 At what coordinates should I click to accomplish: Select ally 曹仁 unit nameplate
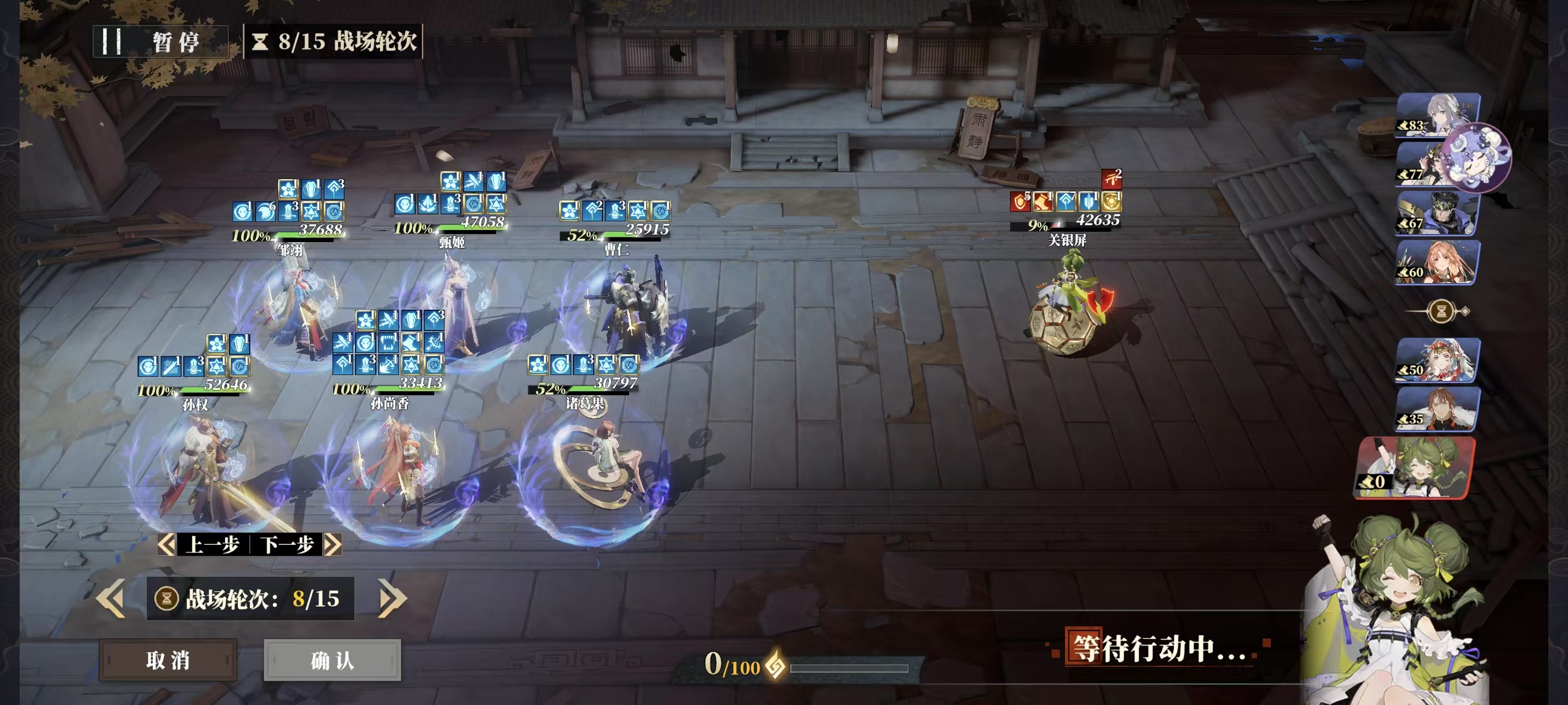[x=616, y=249]
